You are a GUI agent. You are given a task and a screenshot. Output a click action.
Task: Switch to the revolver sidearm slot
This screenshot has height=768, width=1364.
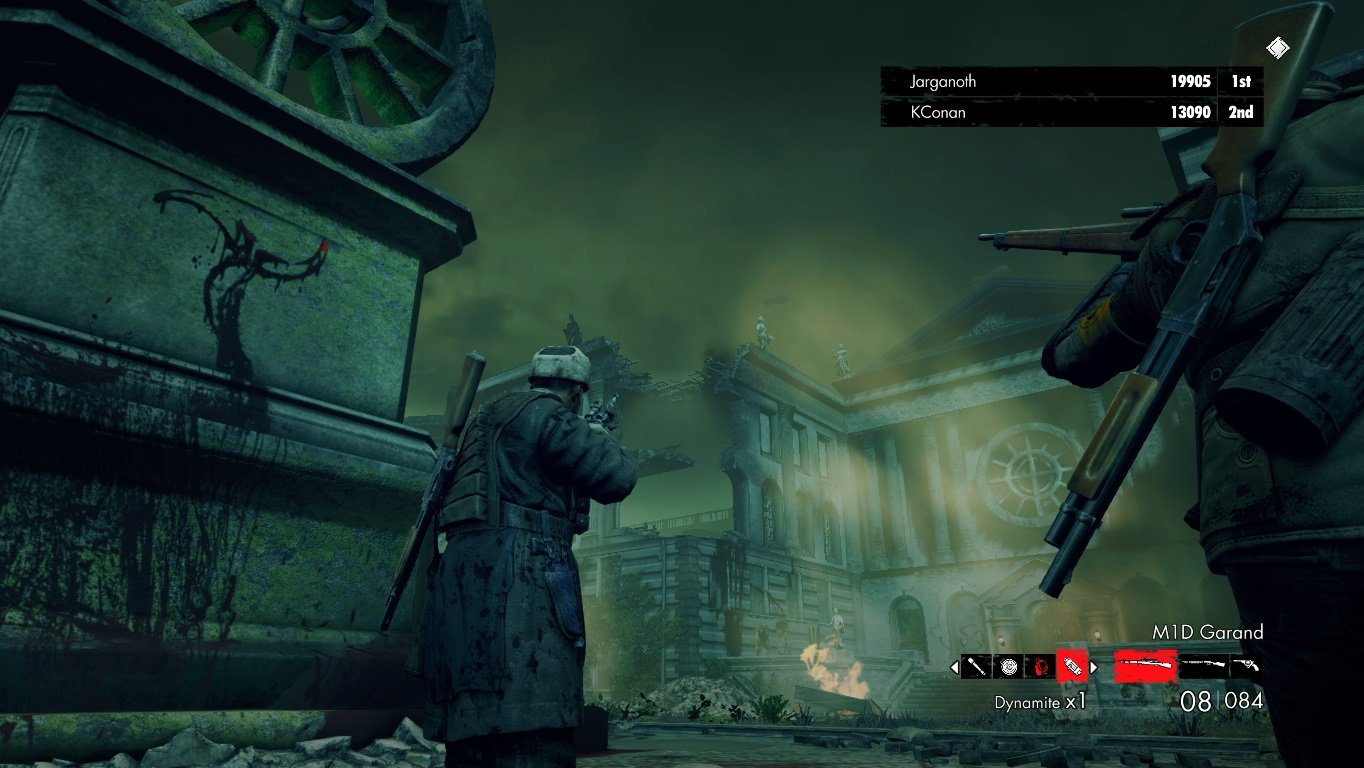(x=1245, y=665)
